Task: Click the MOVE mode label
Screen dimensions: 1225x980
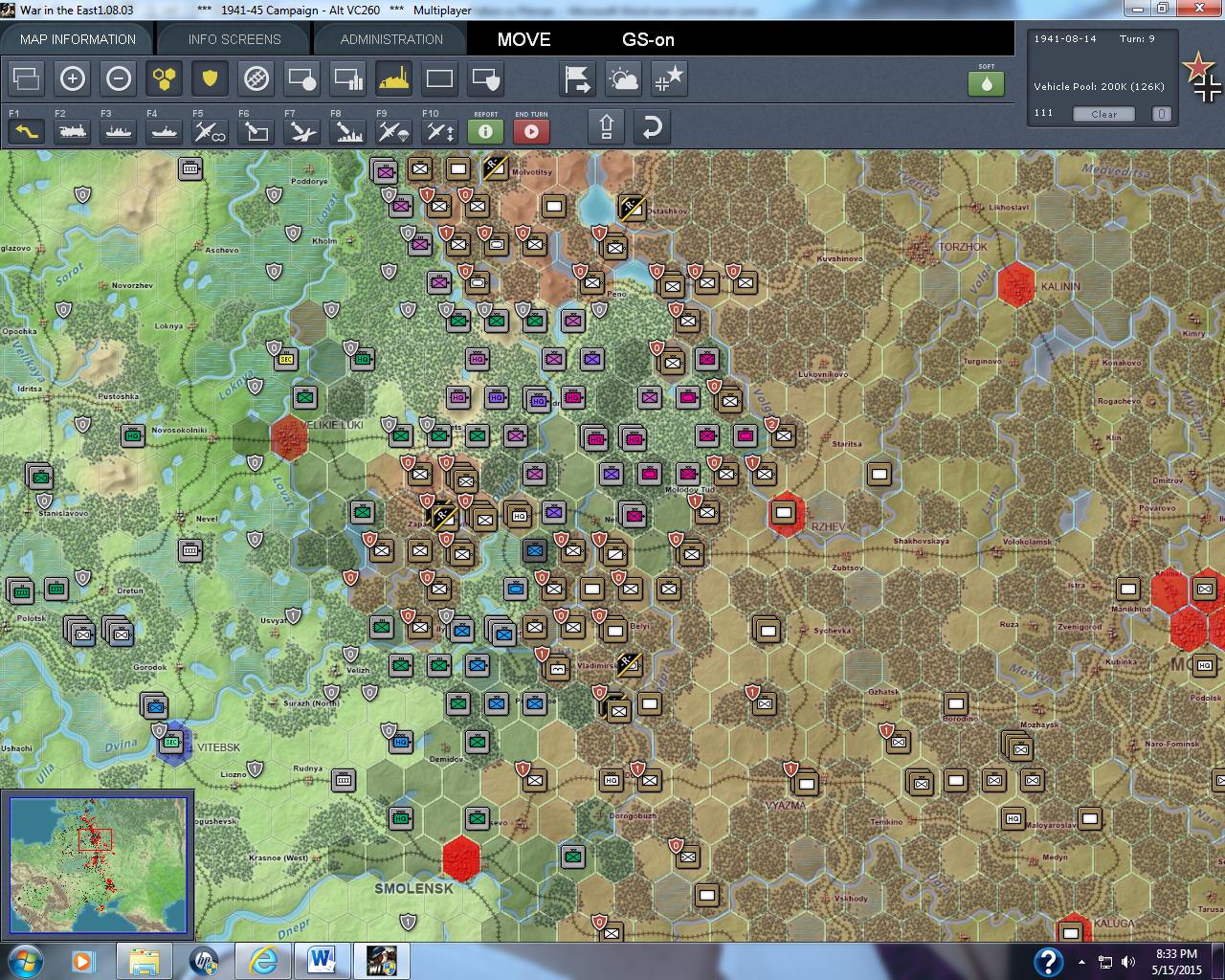Action: (x=523, y=39)
